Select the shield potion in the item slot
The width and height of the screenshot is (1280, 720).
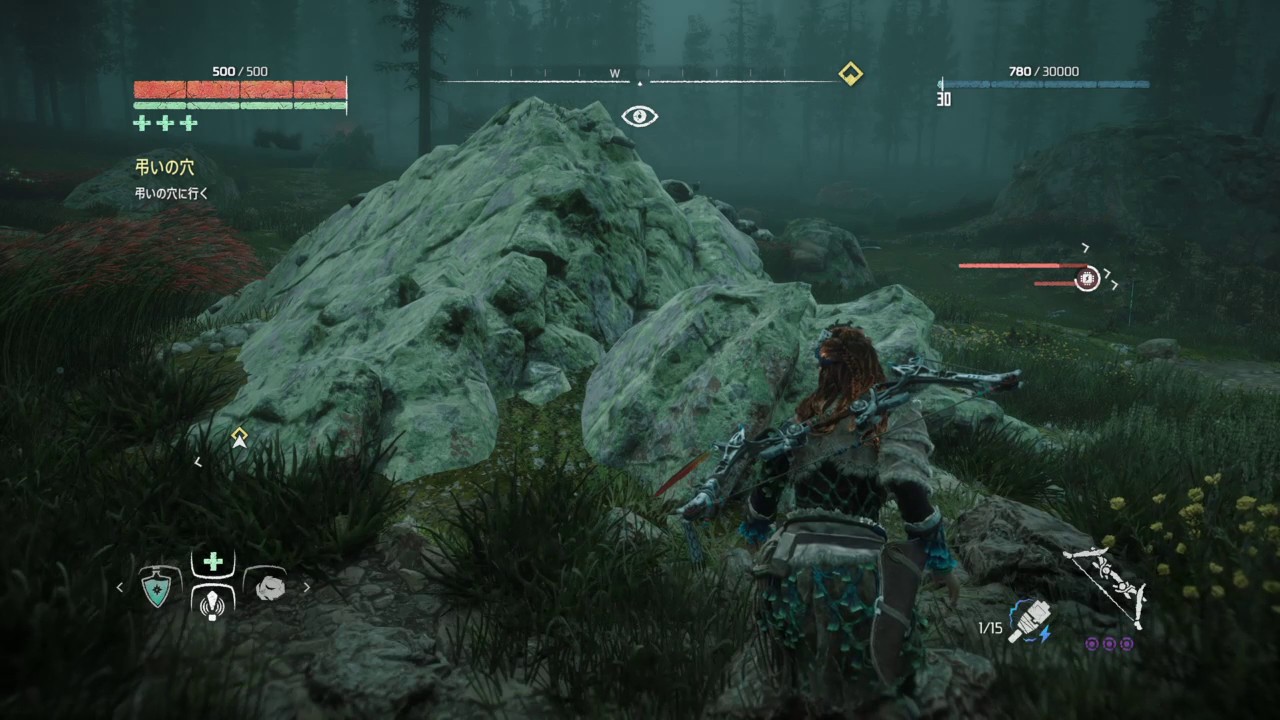(x=155, y=588)
